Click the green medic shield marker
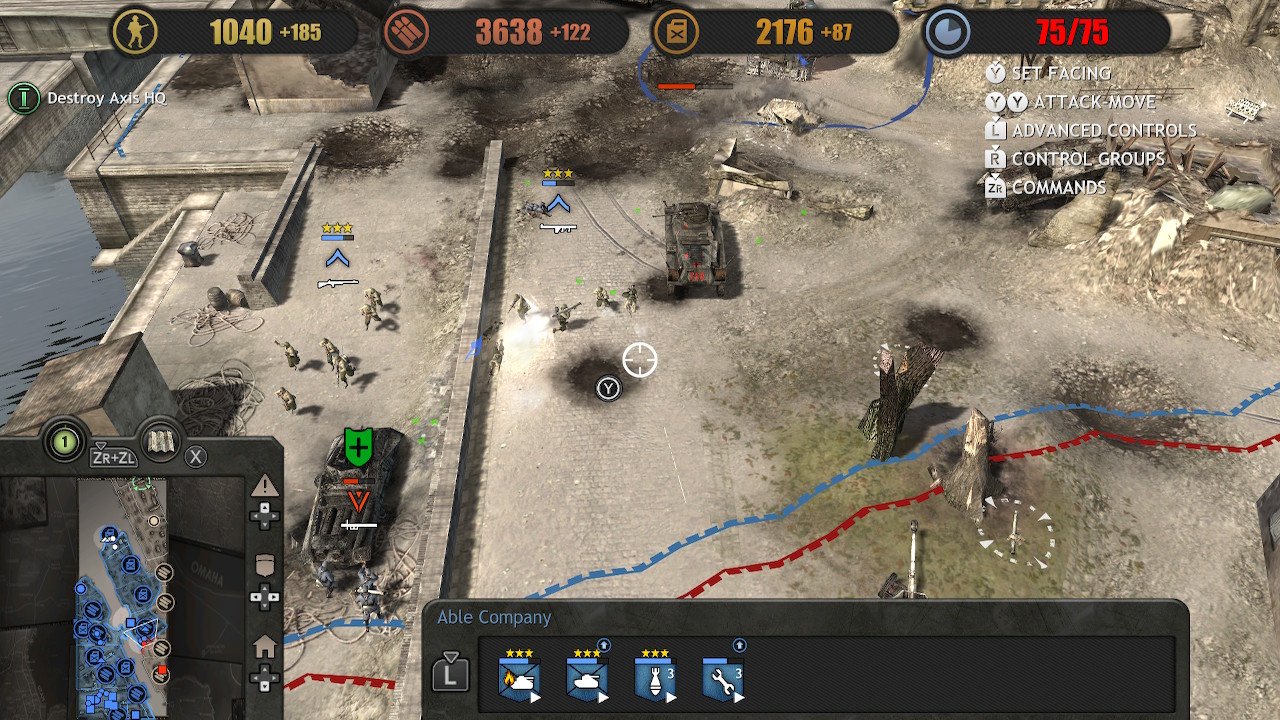Viewport: 1280px width, 720px height. tap(358, 445)
